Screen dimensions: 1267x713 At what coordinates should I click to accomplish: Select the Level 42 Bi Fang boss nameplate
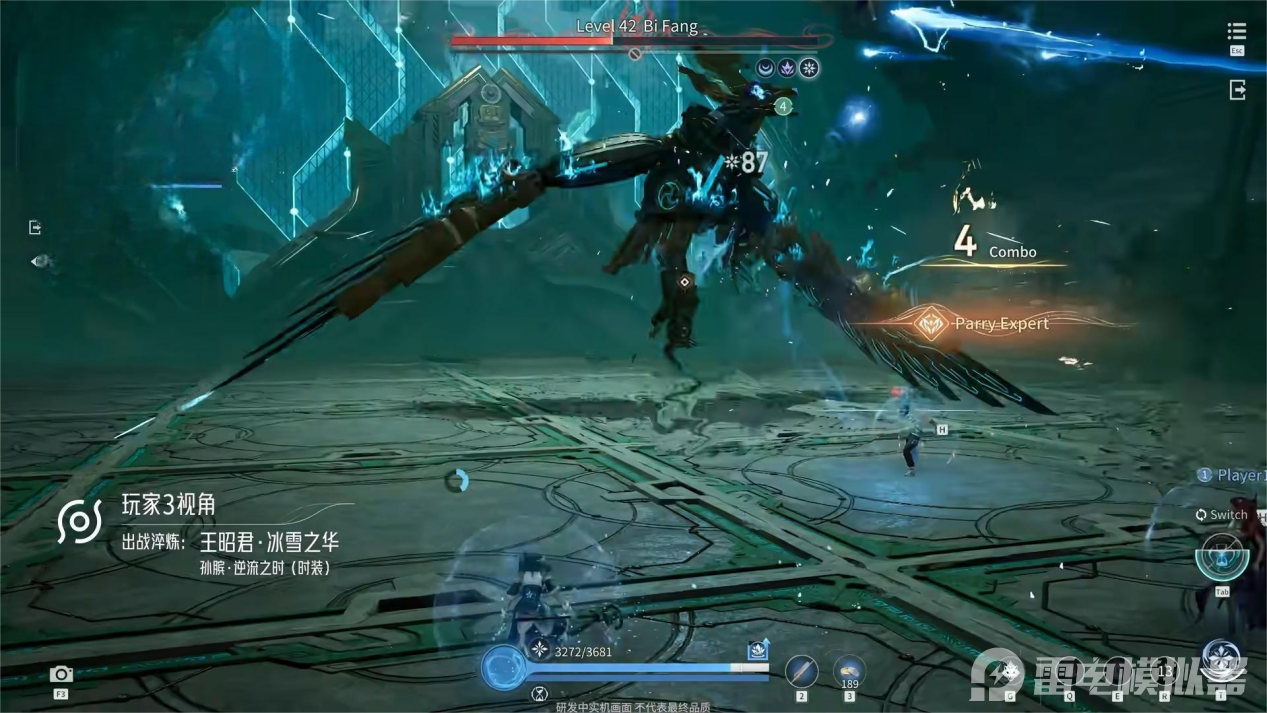coord(637,27)
